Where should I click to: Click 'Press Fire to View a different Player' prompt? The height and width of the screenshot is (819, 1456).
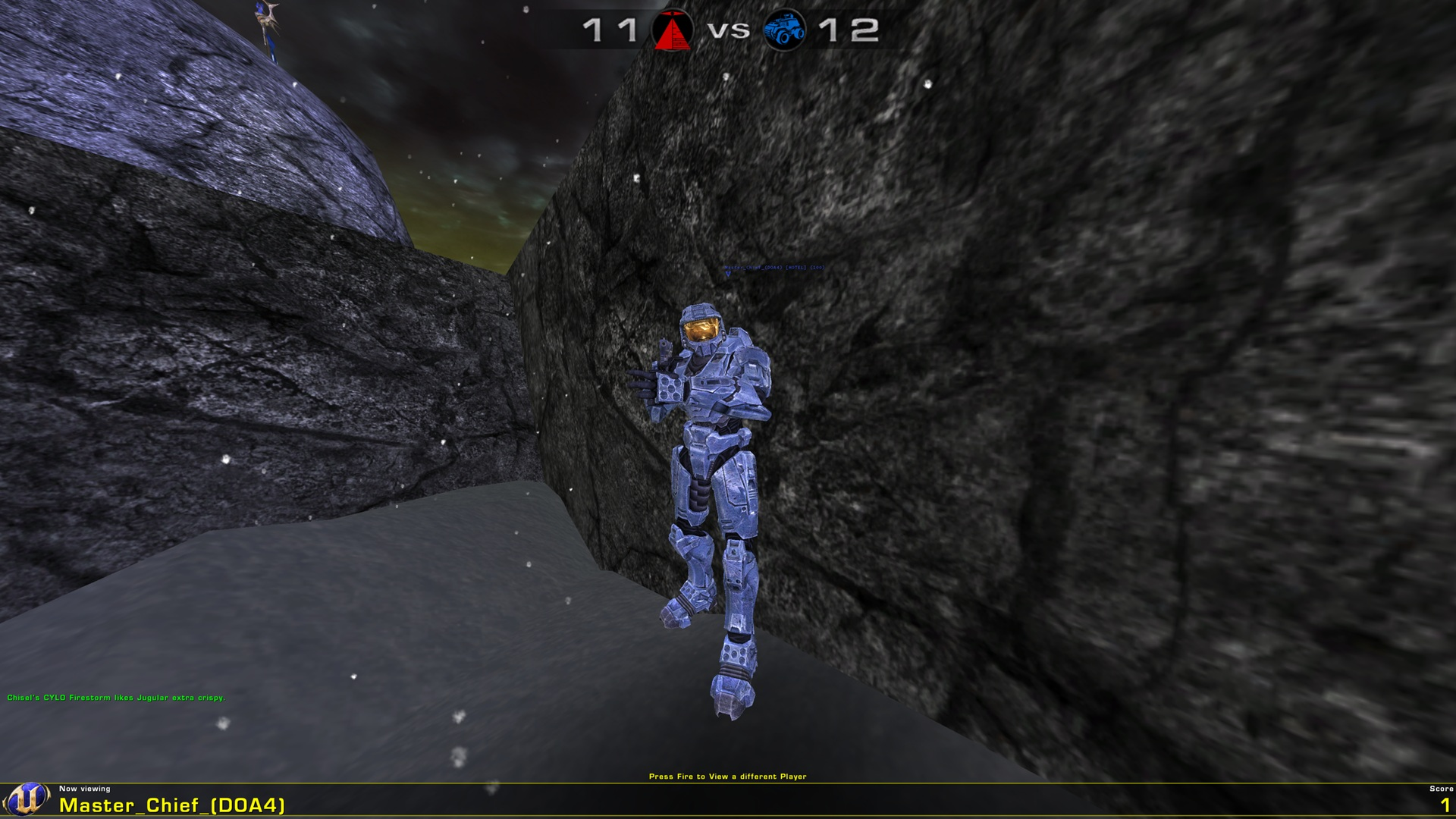[x=729, y=776]
